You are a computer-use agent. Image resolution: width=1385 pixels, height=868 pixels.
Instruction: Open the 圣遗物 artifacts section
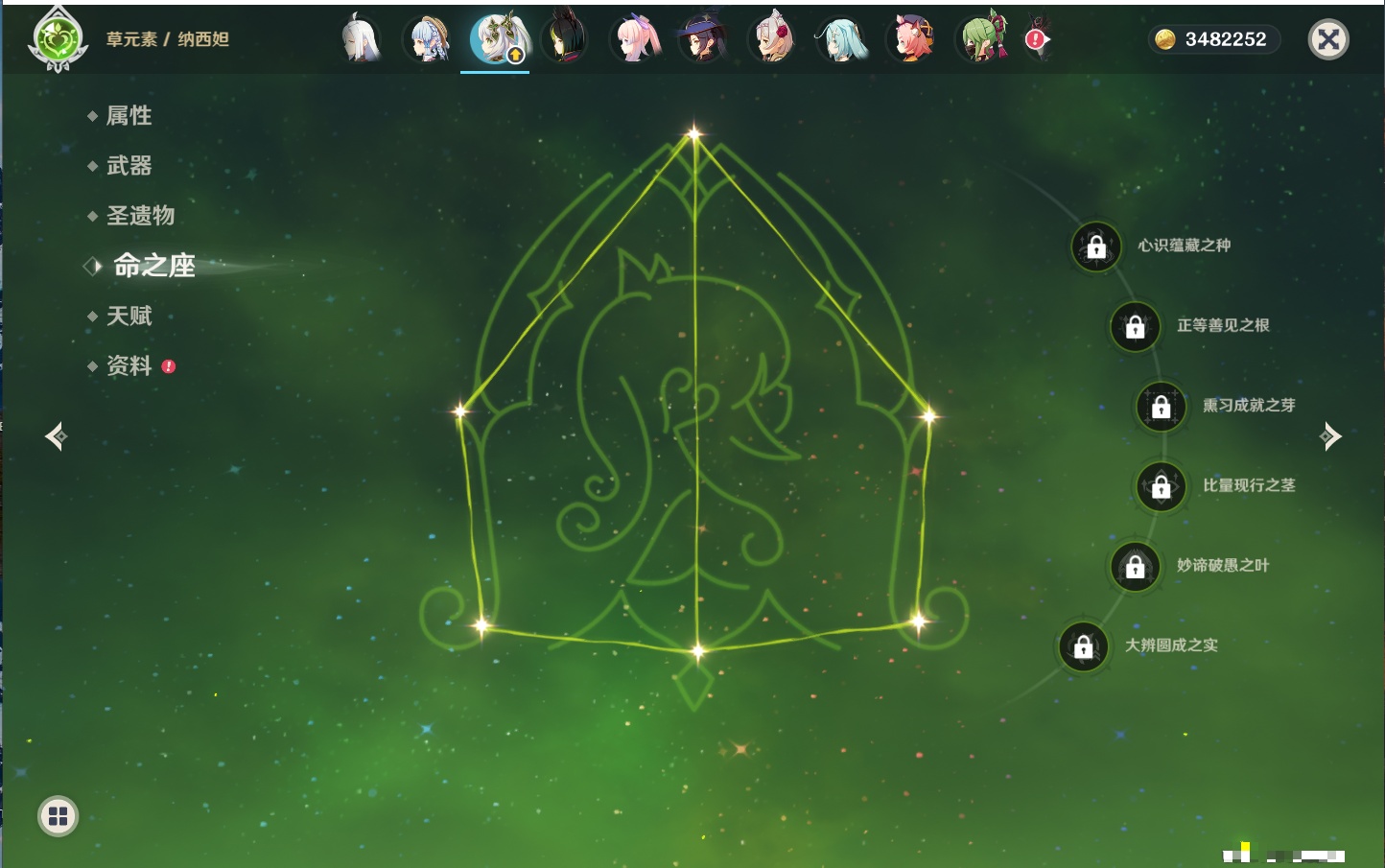[x=140, y=216]
